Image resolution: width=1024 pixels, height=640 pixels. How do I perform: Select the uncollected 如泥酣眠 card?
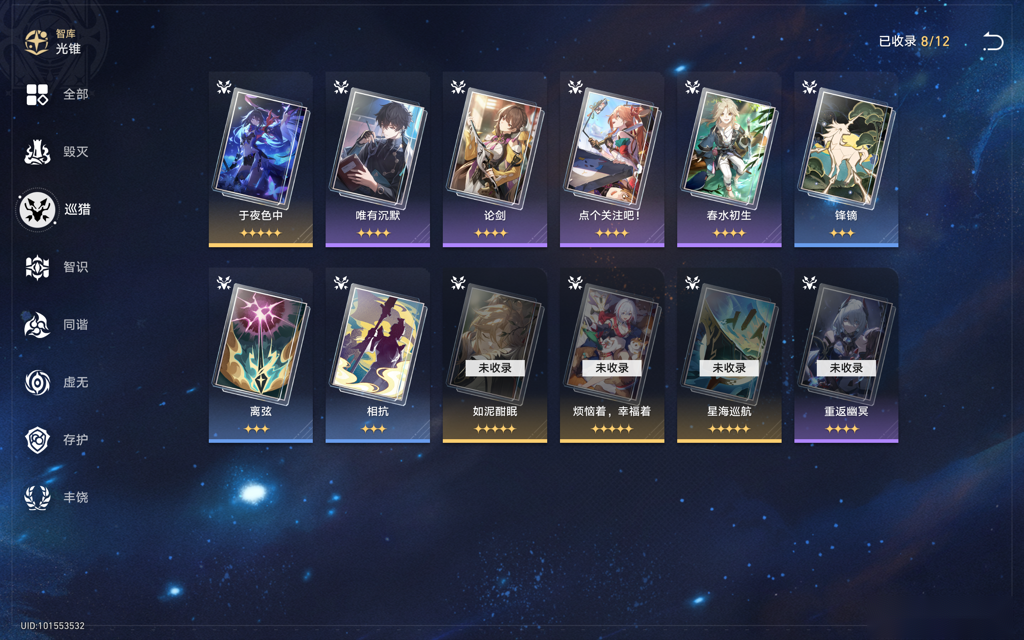(495, 354)
